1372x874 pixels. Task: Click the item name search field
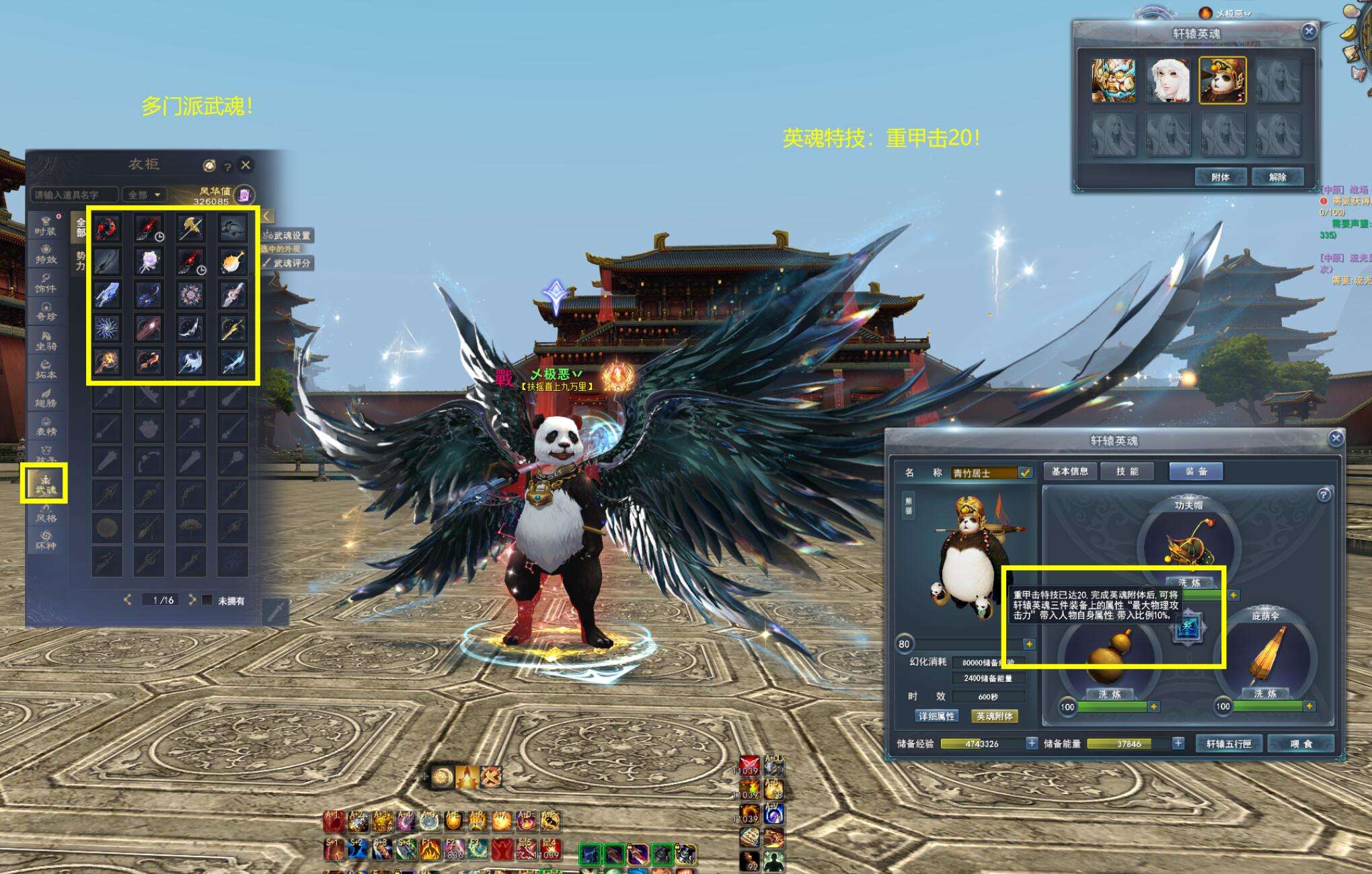[x=73, y=195]
